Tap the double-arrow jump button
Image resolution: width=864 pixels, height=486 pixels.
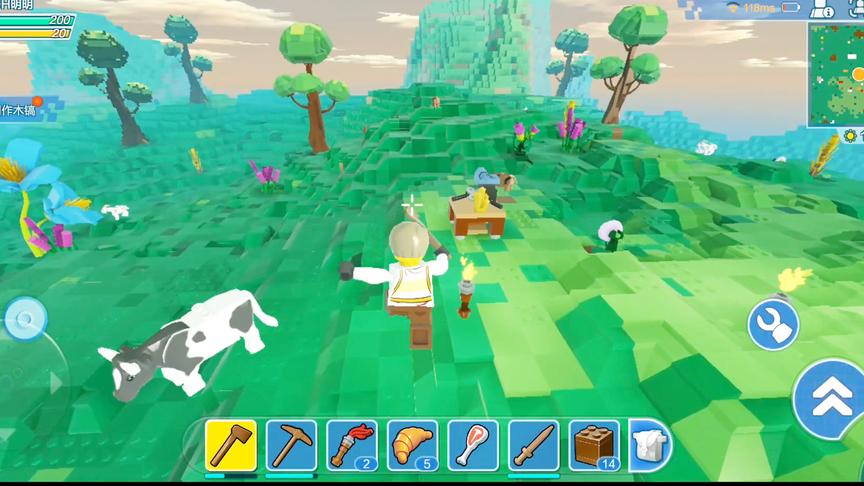(832, 399)
